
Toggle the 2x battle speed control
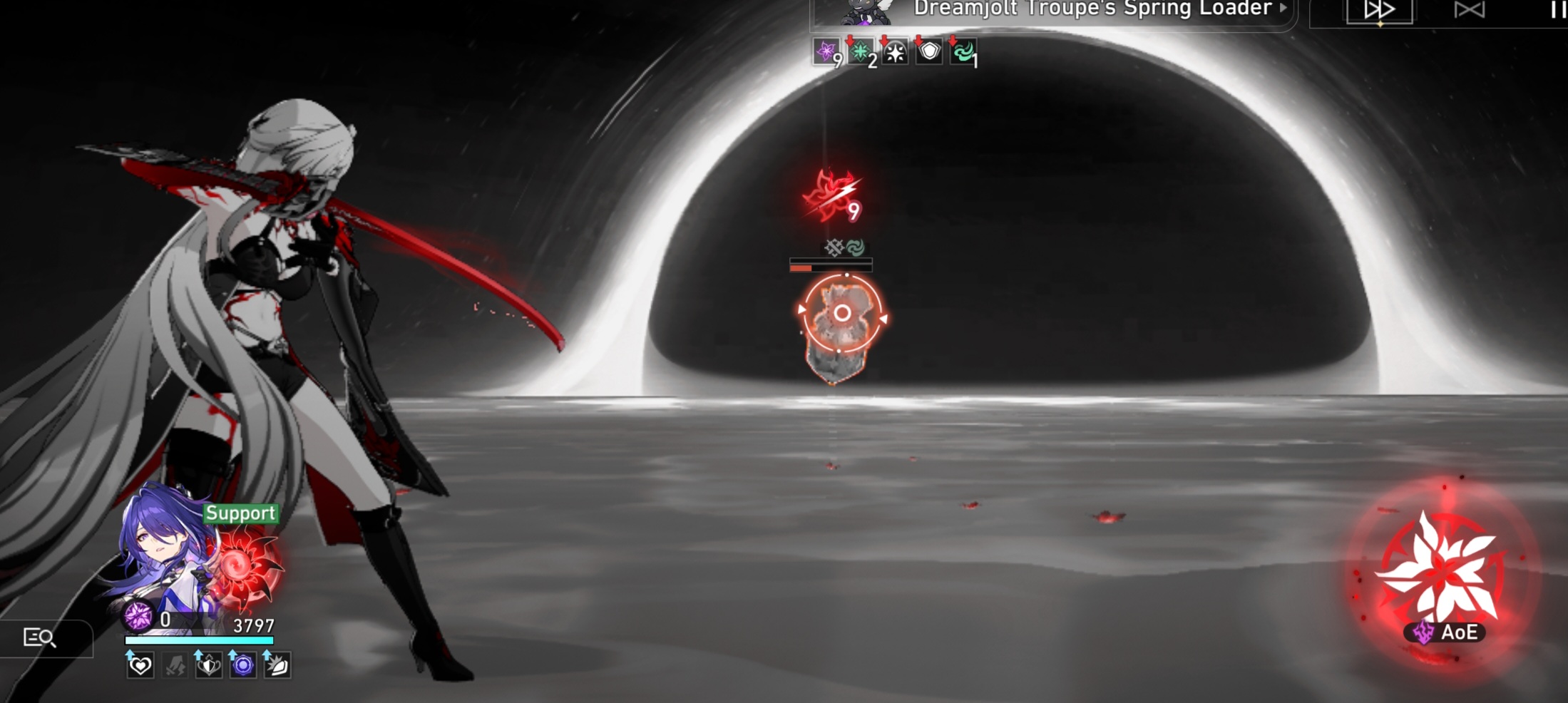[1382, 10]
